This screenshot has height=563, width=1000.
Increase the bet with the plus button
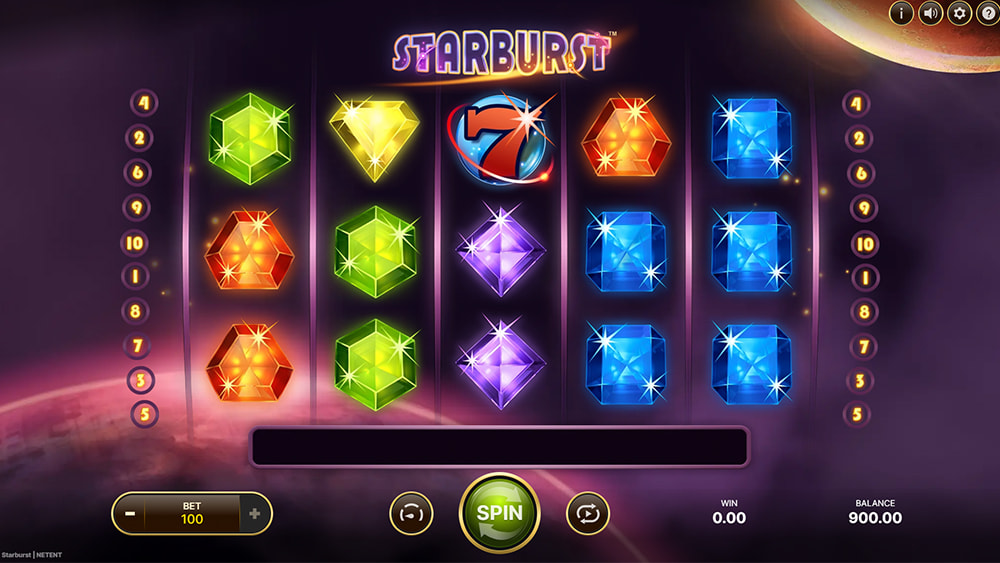[255, 514]
